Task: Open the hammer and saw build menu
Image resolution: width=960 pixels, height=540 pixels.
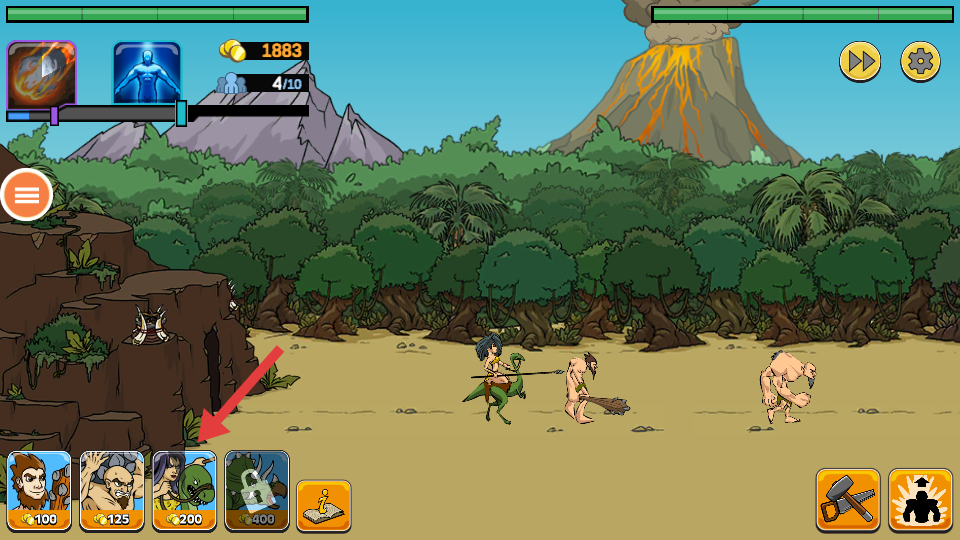Action: 848,499
